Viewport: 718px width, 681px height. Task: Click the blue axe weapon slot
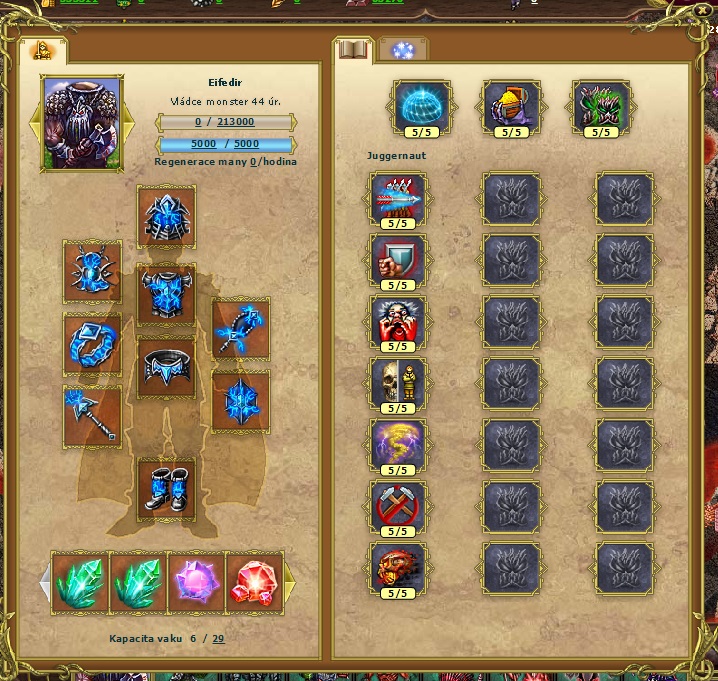[93, 416]
